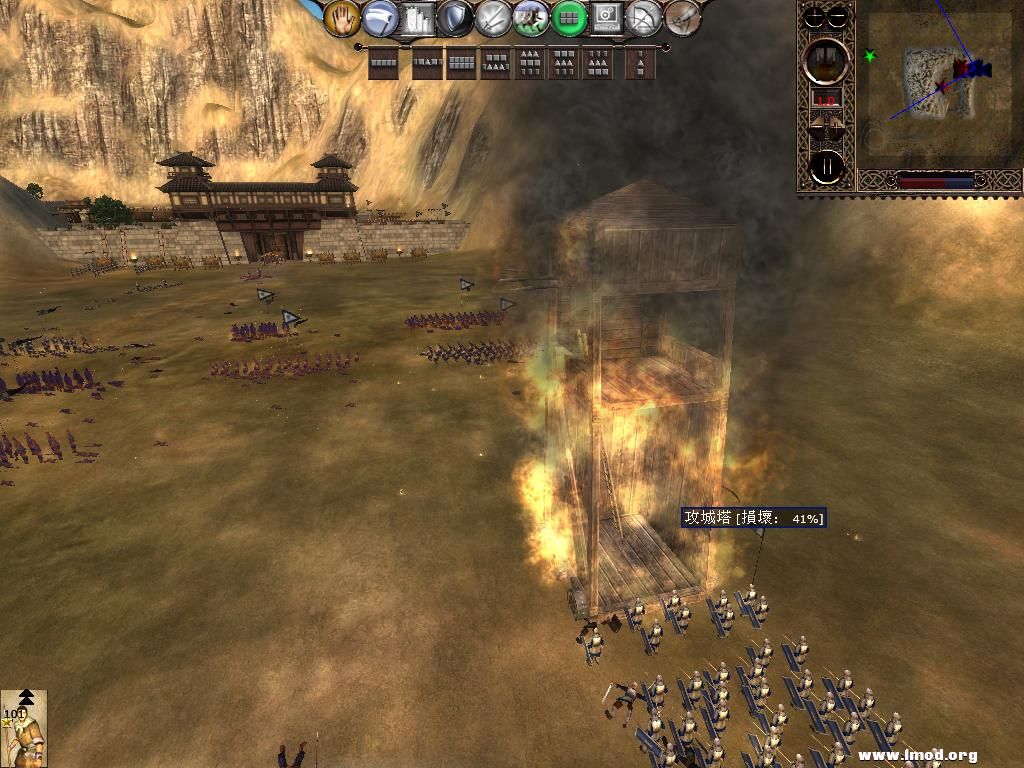This screenshot has height=768, width=1024.
Task: Toggle the running soldier run mode button
Action: click(531, 17)
